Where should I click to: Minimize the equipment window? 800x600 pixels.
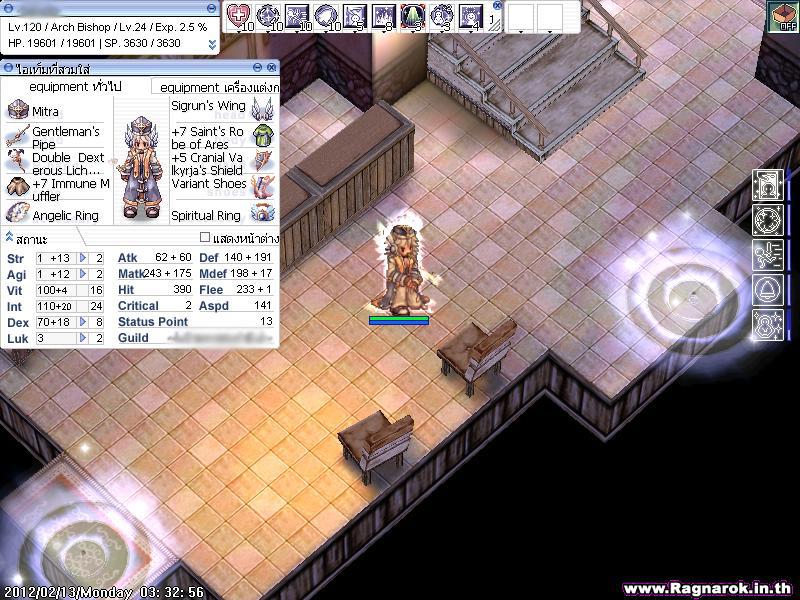pyautogui.click(x=259, y=68)
